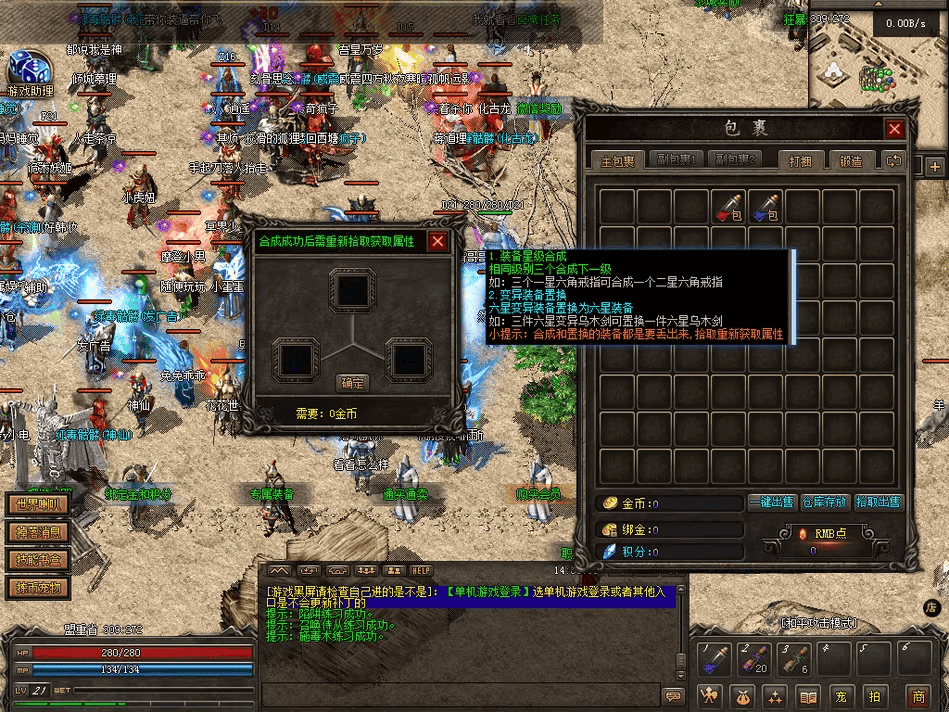
Task: Close the equipment synthesis dialog
Action: point(438,241)
